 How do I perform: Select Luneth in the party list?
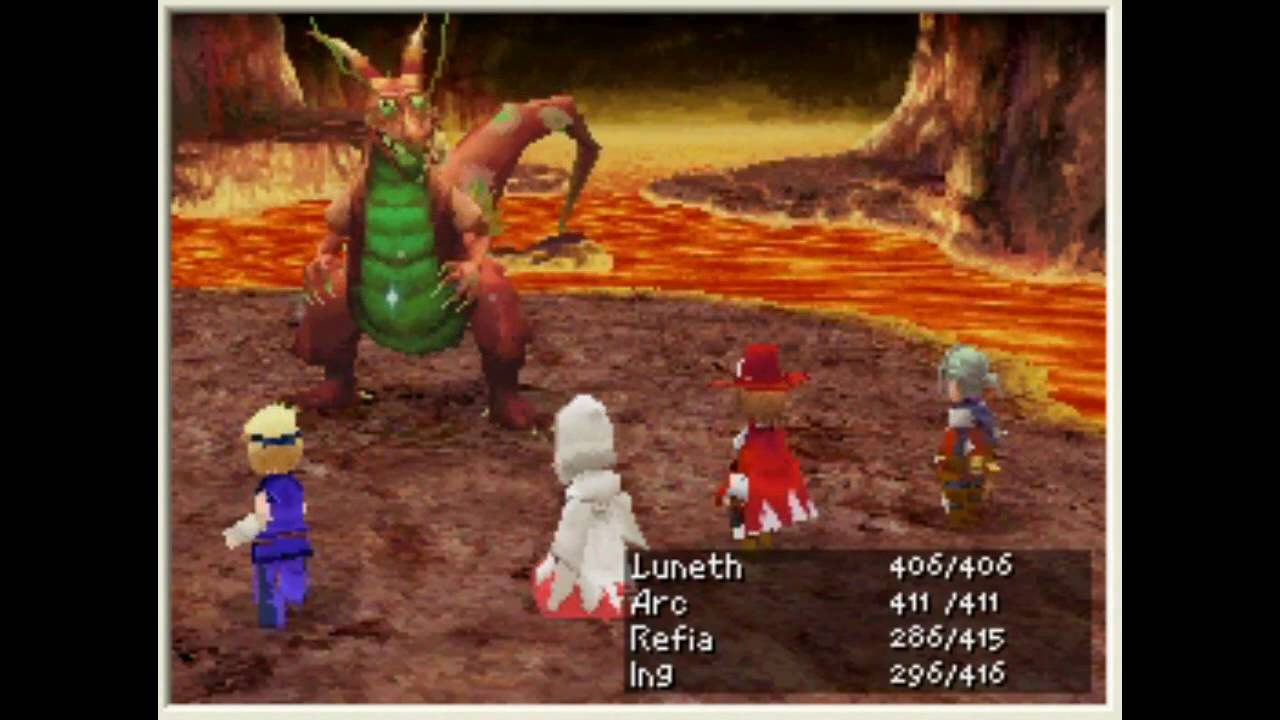point(687,567)
